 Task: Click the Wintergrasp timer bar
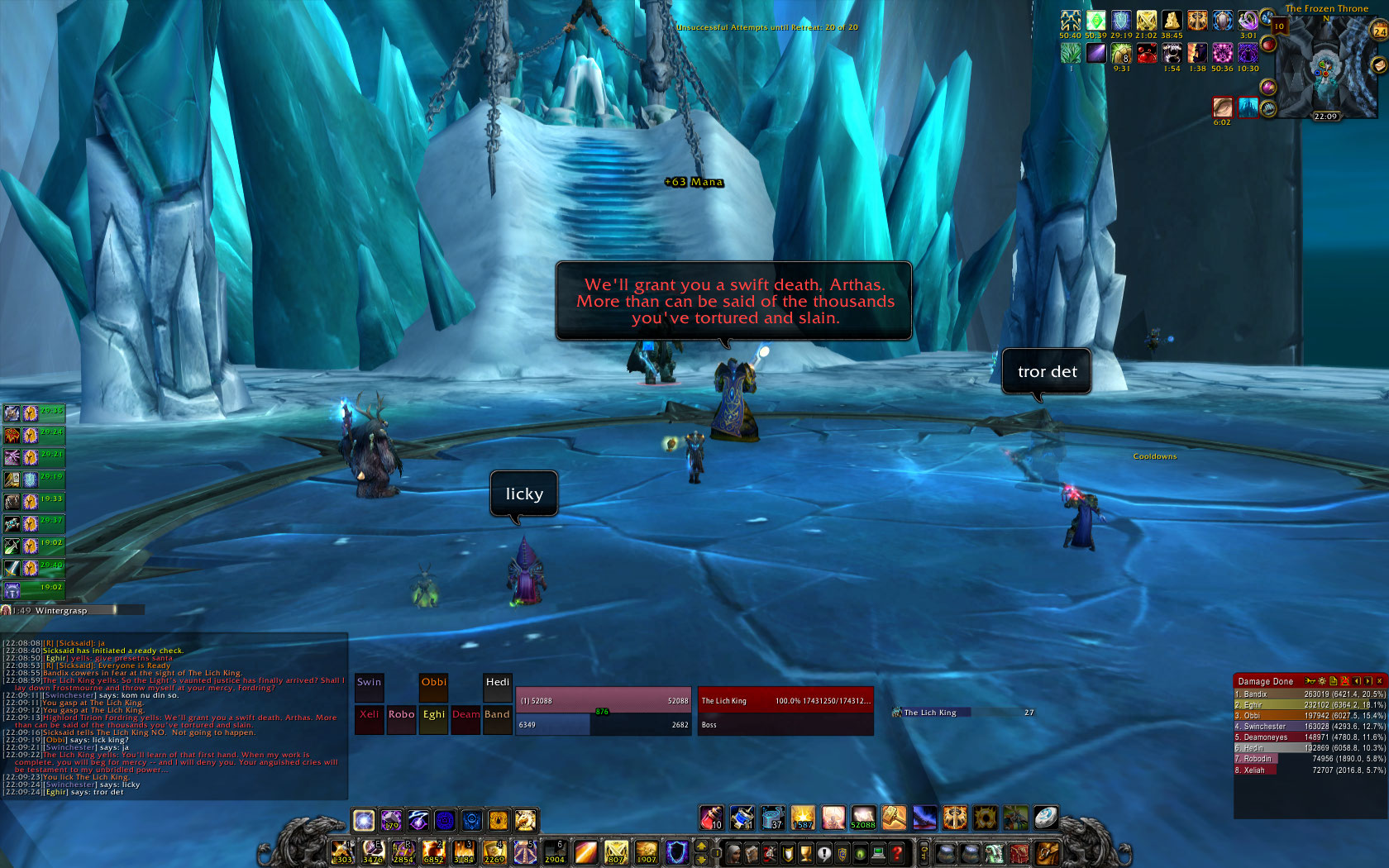(x=73, y=610)
